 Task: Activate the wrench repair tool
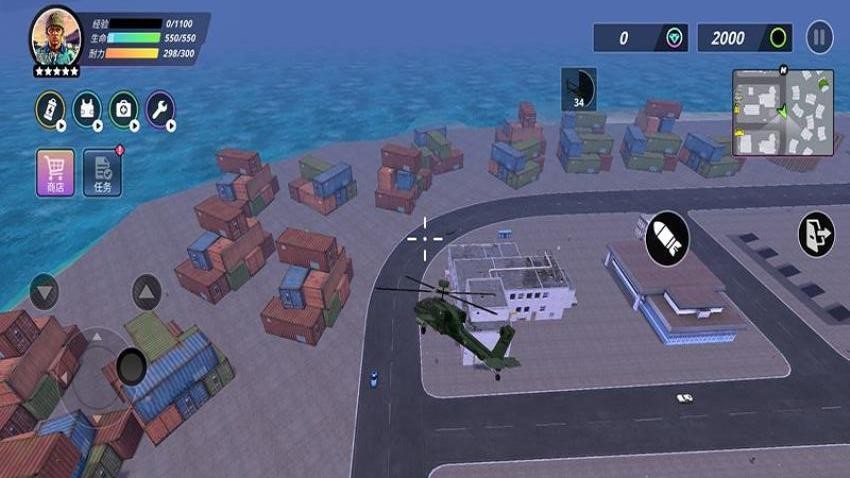(x=160, y=109)
